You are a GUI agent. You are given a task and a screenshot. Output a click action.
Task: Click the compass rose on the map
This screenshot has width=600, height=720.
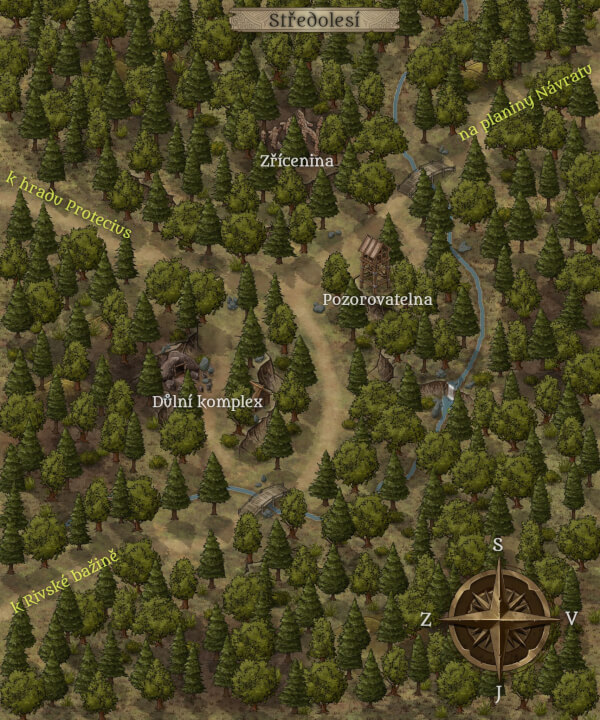pyautogui.click(x=499, y=619)
